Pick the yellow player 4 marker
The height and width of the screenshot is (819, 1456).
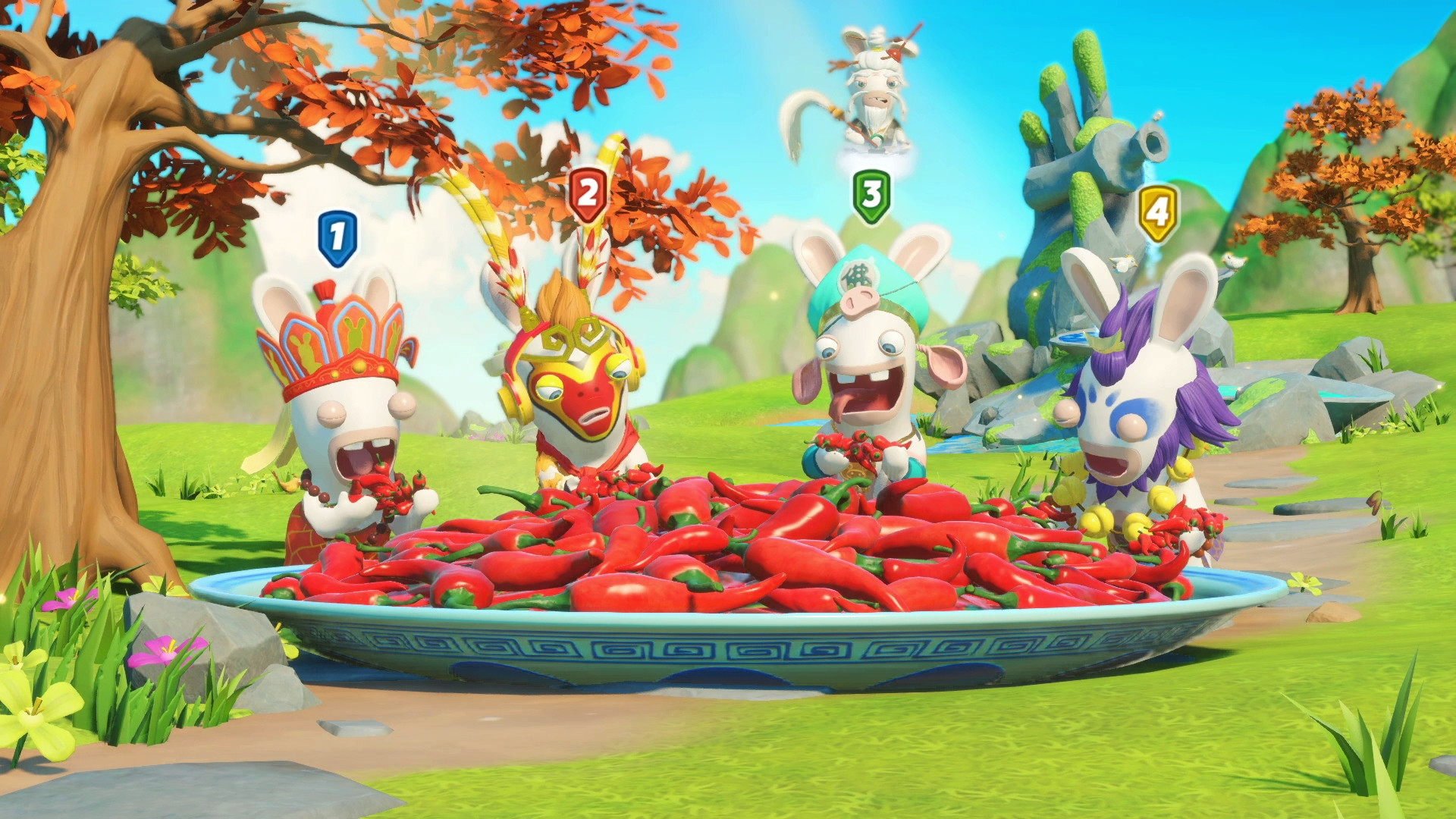[x=1157, y=212]
